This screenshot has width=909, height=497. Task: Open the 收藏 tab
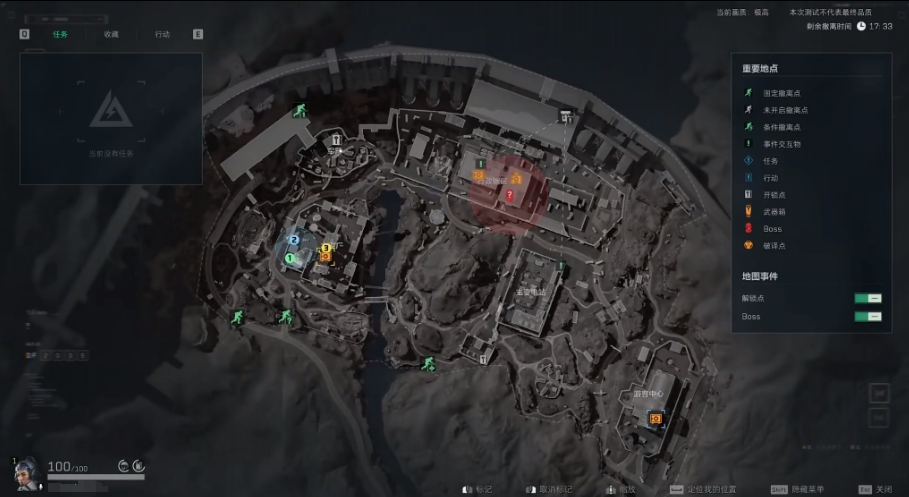click(111, 34)
